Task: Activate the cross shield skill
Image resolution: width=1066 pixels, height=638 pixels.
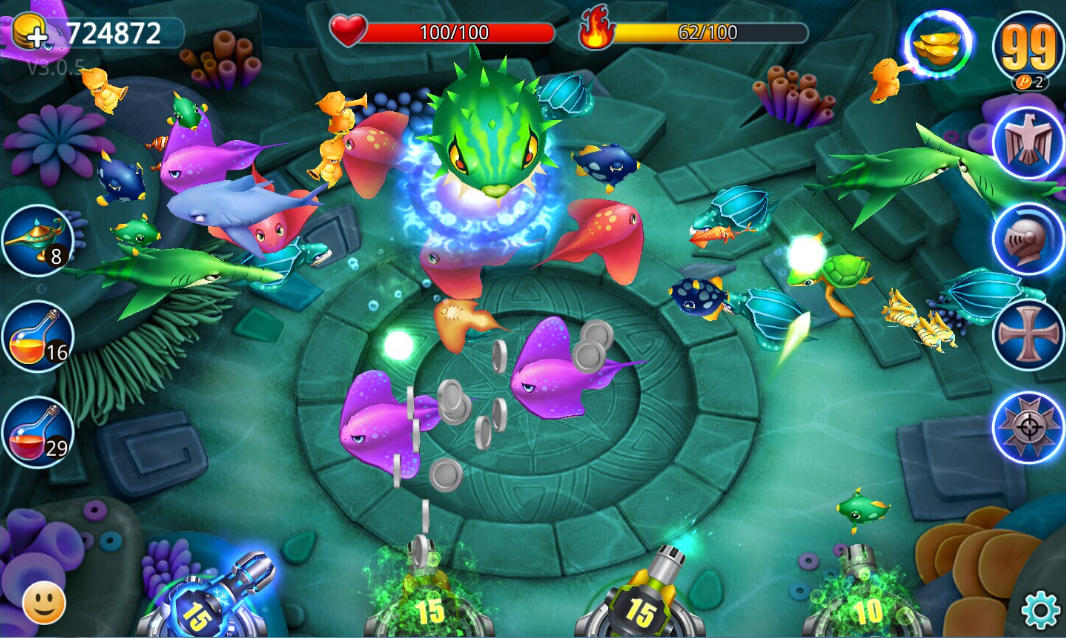Action: 1028,334
